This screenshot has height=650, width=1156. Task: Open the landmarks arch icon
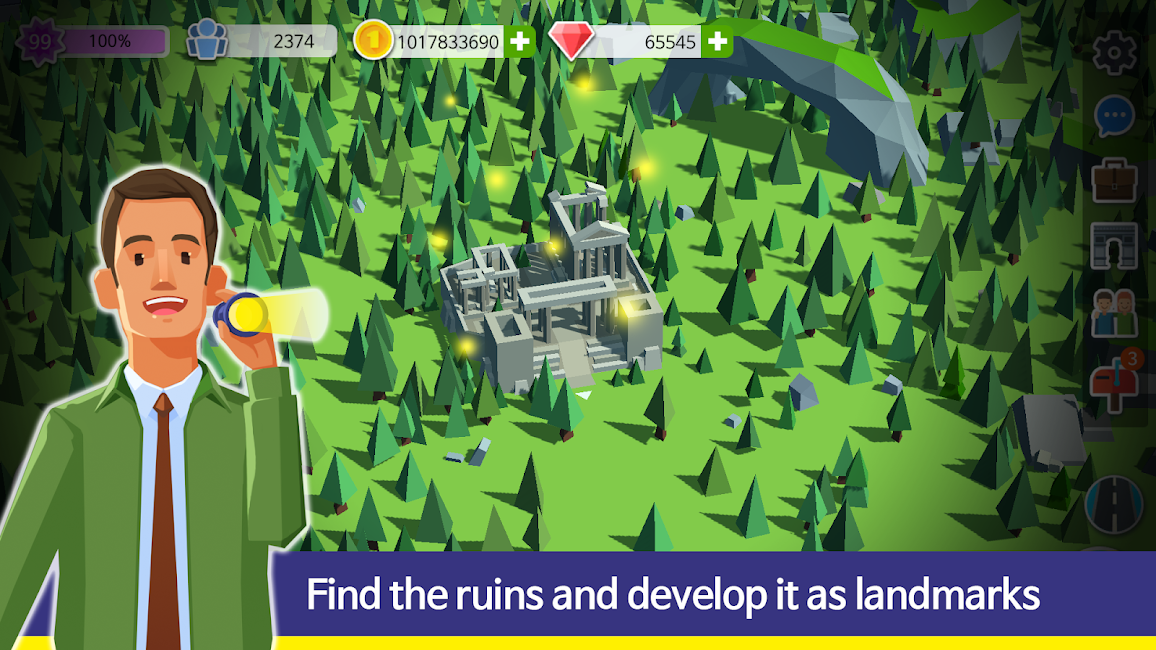1114,246
